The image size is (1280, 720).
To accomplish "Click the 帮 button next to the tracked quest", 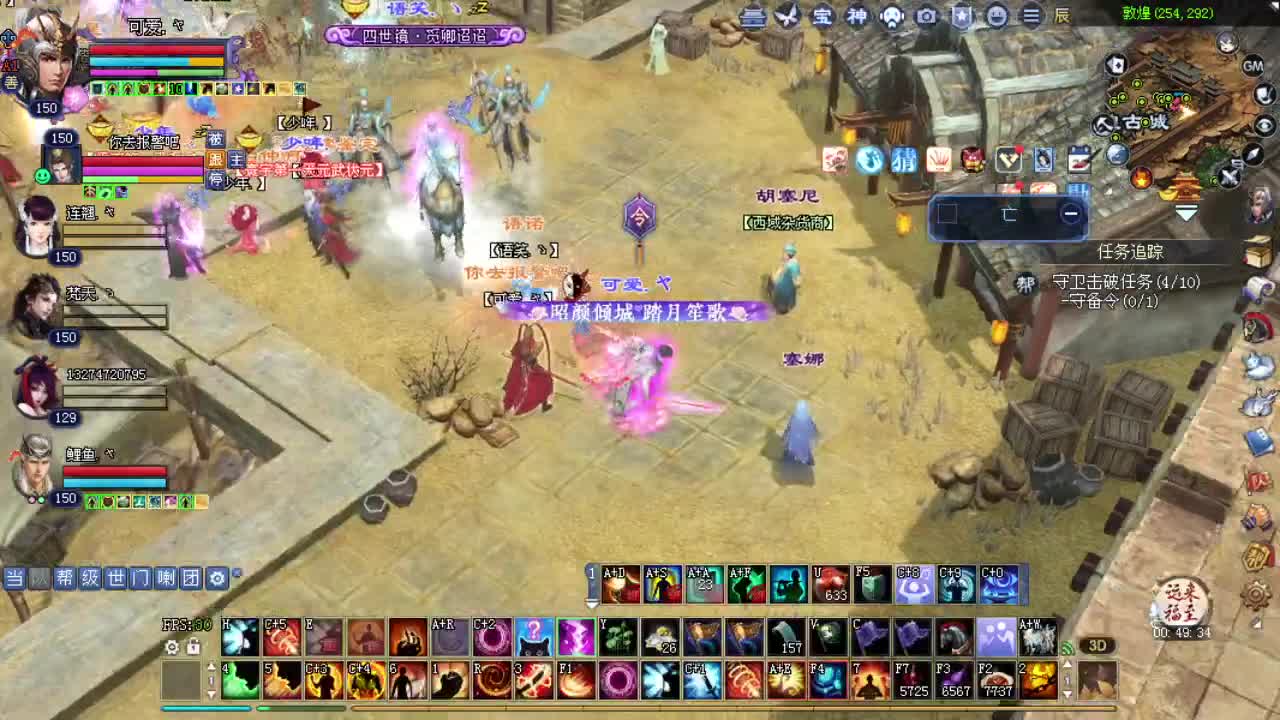I will [x=1026, y=282].
